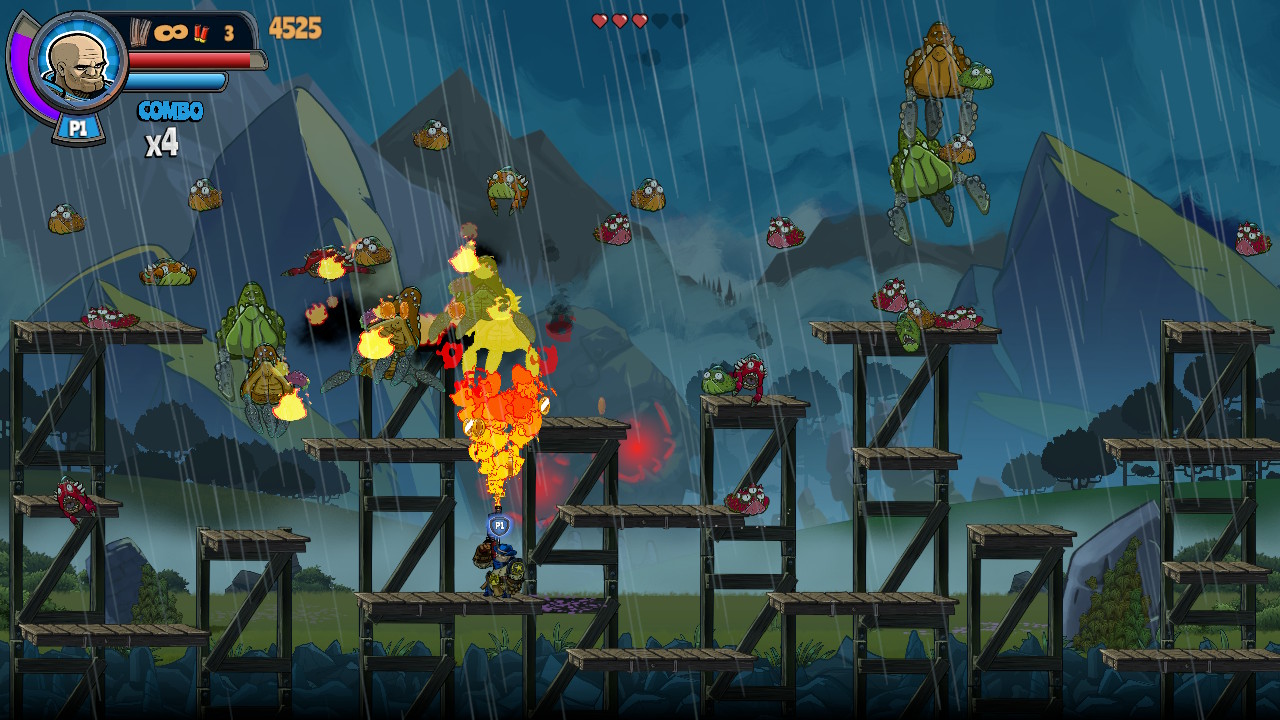Expand the COMBO label display
The image size is (1280, 720).
click(170, 109)
